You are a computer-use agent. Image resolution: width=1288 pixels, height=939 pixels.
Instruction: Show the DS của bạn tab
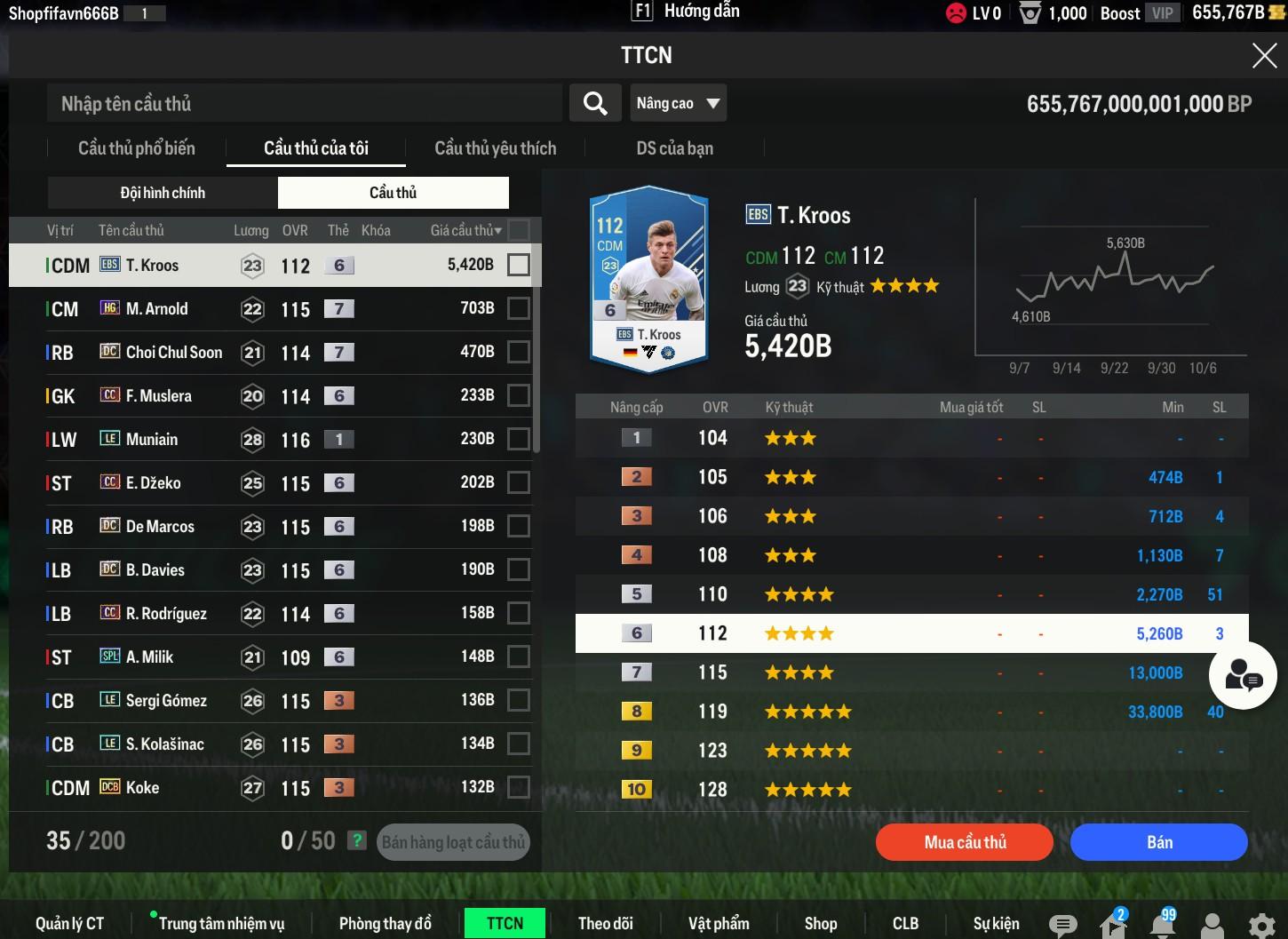[674, 148]
